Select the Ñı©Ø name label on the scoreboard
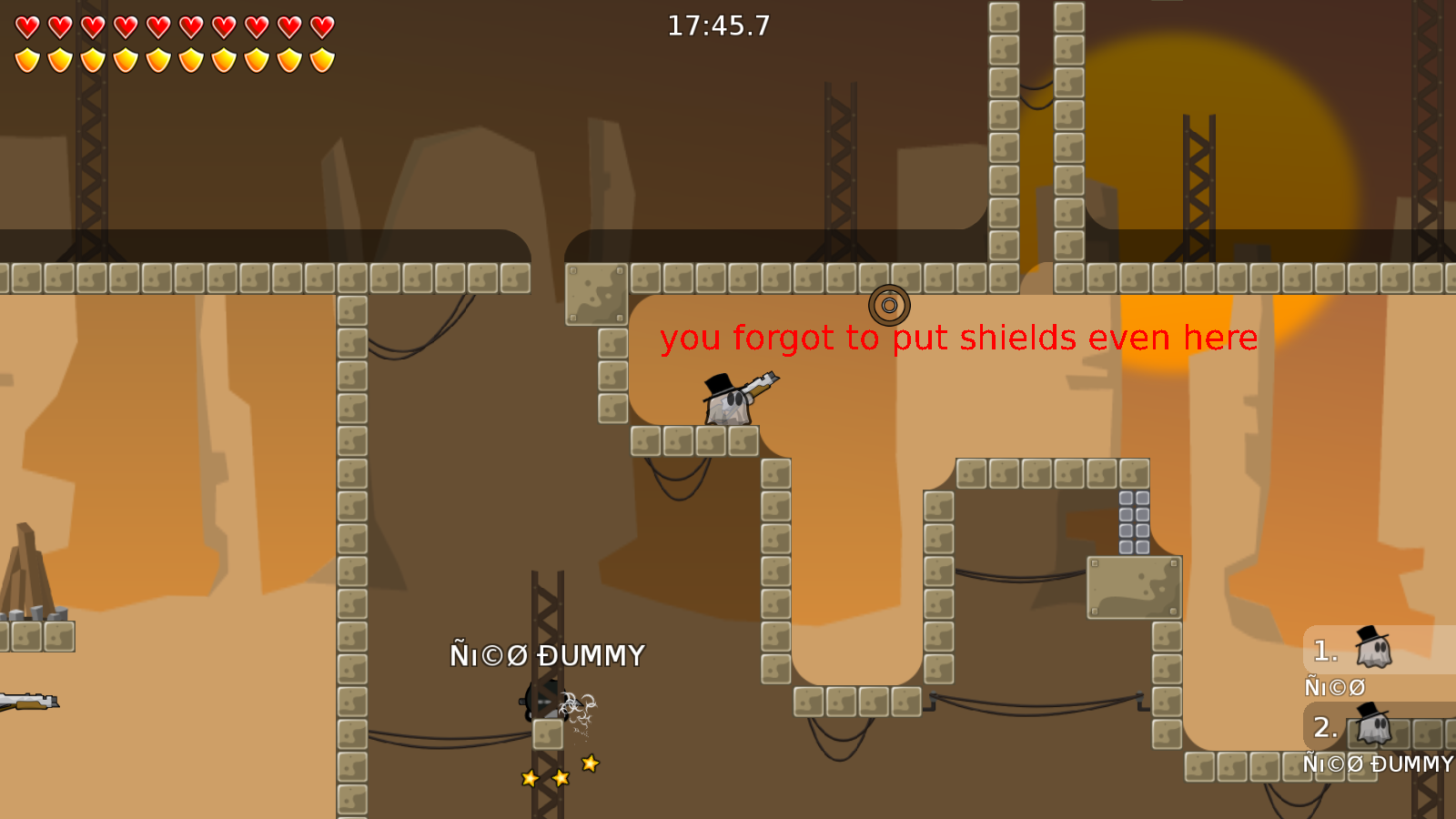 point(1334,686)
